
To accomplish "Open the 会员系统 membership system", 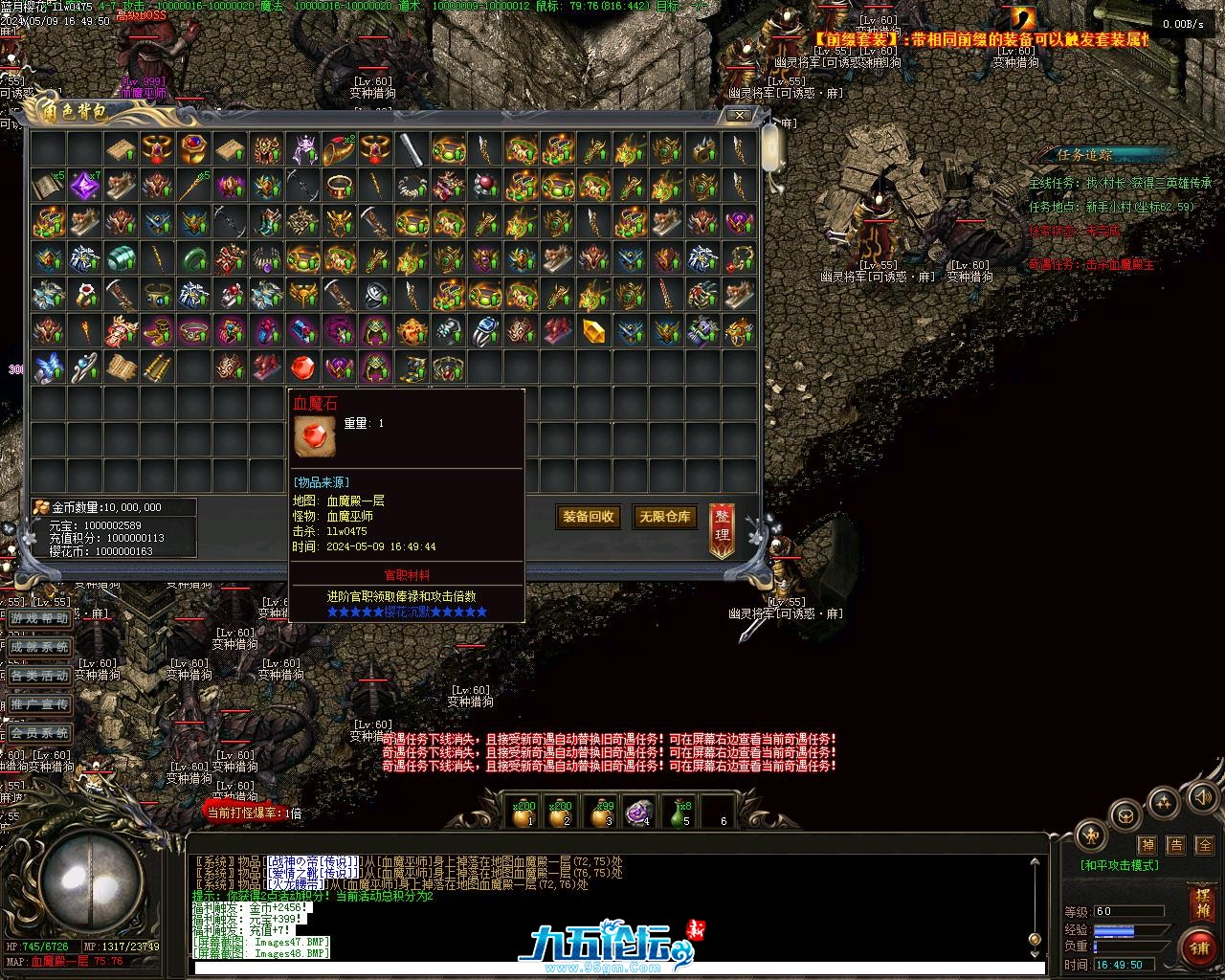I will (39, 734).
